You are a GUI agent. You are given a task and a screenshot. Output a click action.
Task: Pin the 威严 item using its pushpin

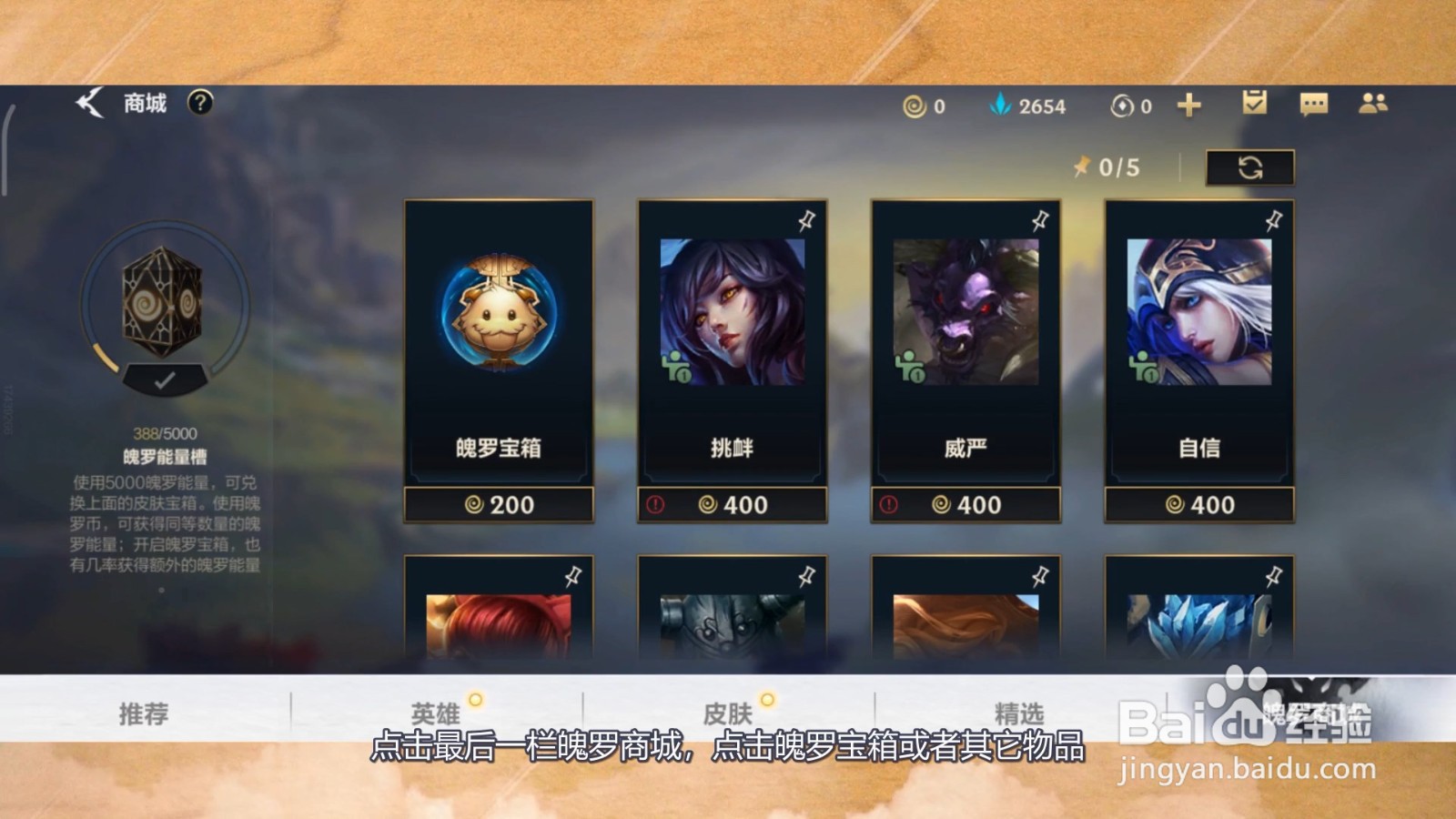pyautogui.click(x=1042, y=218)
